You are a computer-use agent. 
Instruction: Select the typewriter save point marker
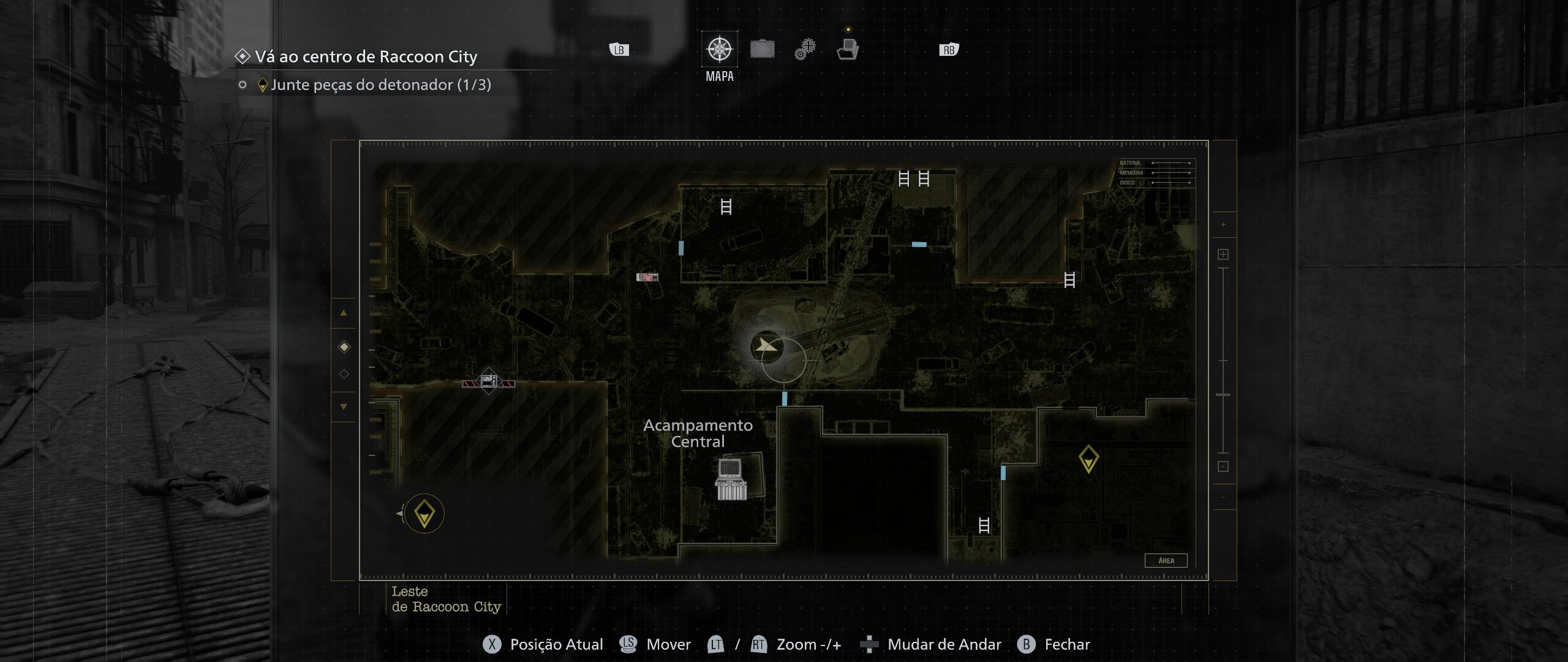click(731, 479)
